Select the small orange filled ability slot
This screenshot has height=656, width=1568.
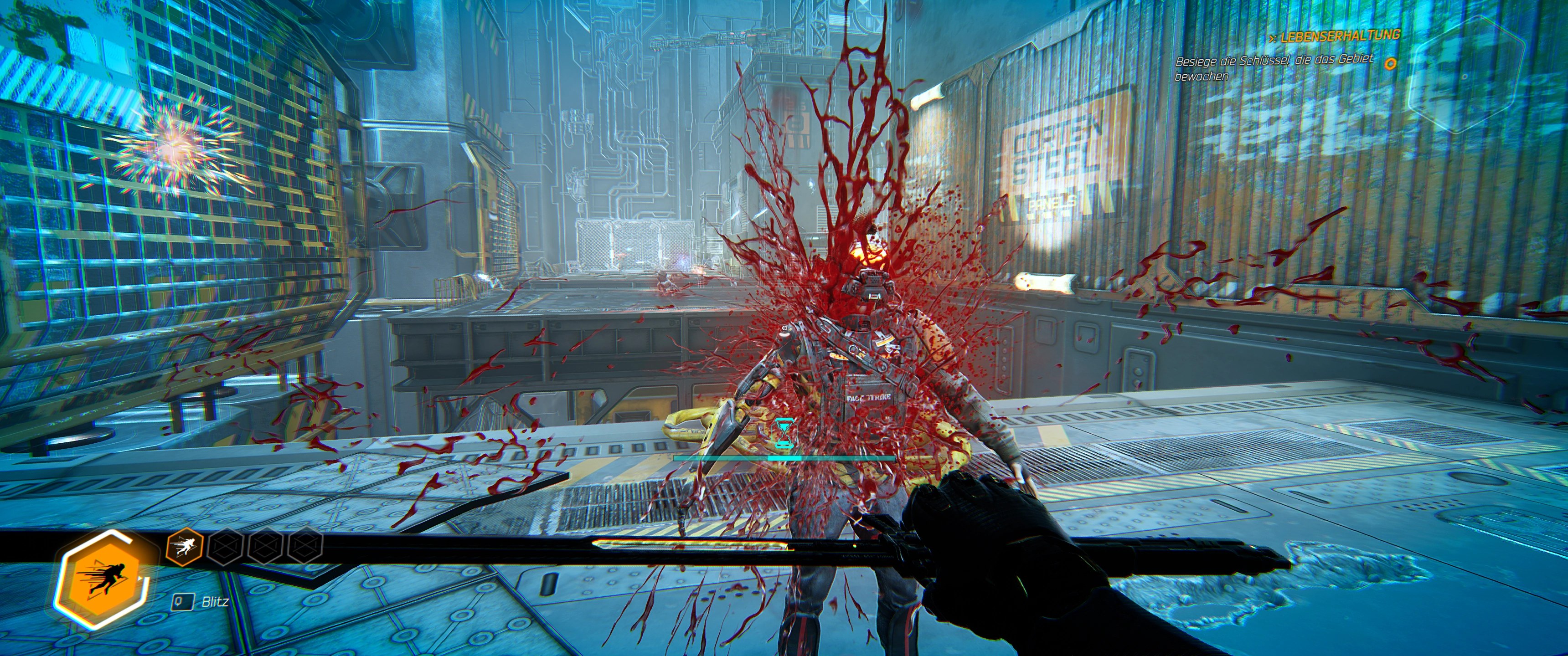point(184,547)
